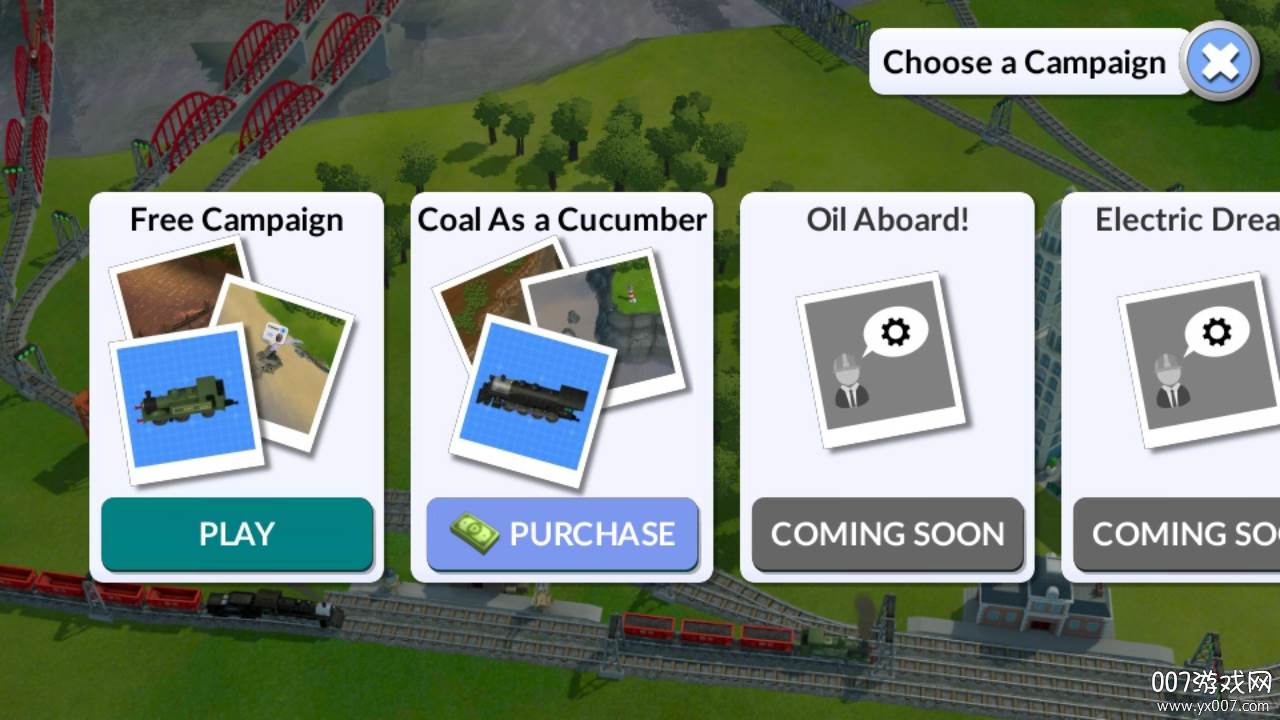Purchase the Coal As a Cucumber campaign

click(562, 534)
